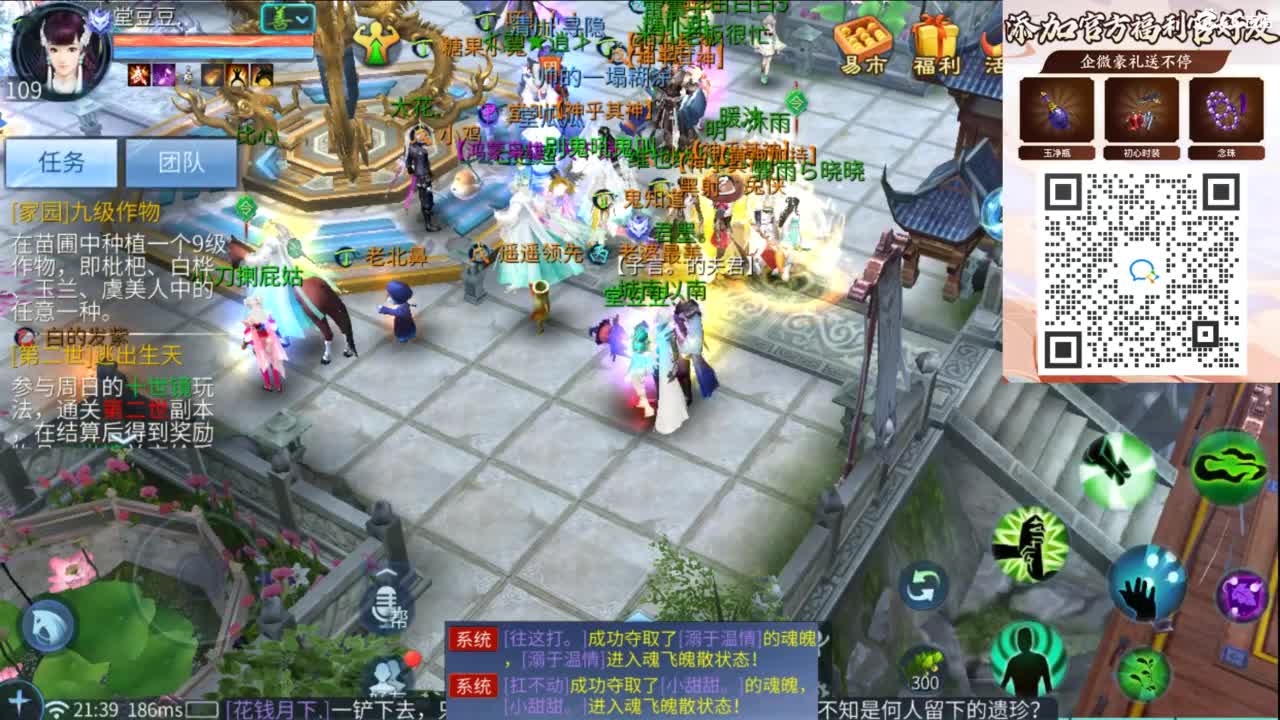Tap the friends icon below the microphone

[x=387, y=673]
